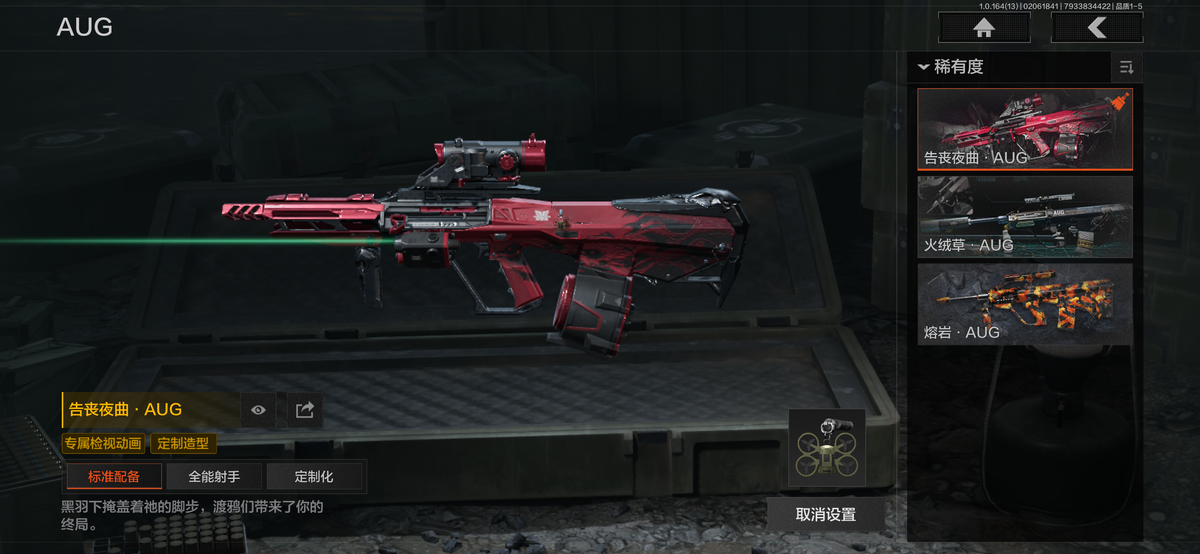Click the 取消设置 button

(x=826, y=514)
